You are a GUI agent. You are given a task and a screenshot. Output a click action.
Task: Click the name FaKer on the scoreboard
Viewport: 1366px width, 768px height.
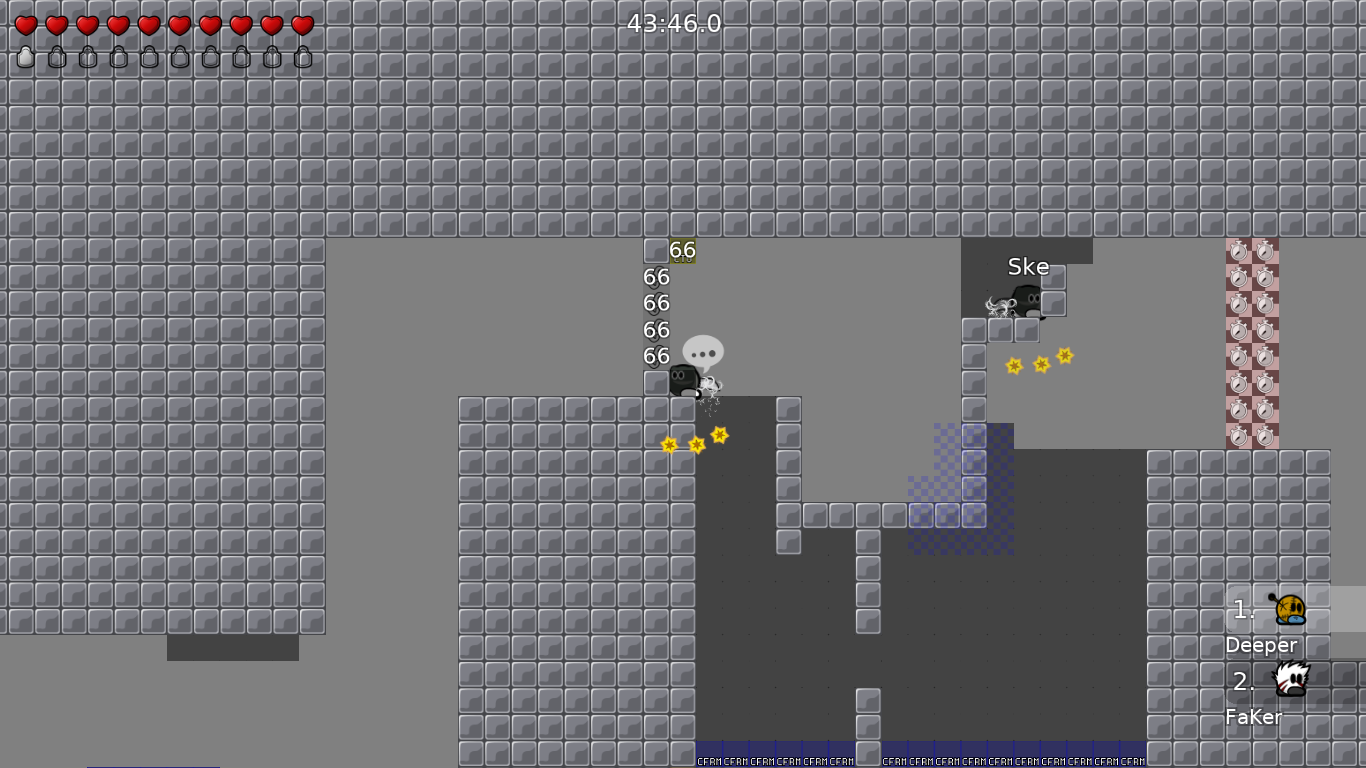pyautogui.click(x=1252, y=717)
